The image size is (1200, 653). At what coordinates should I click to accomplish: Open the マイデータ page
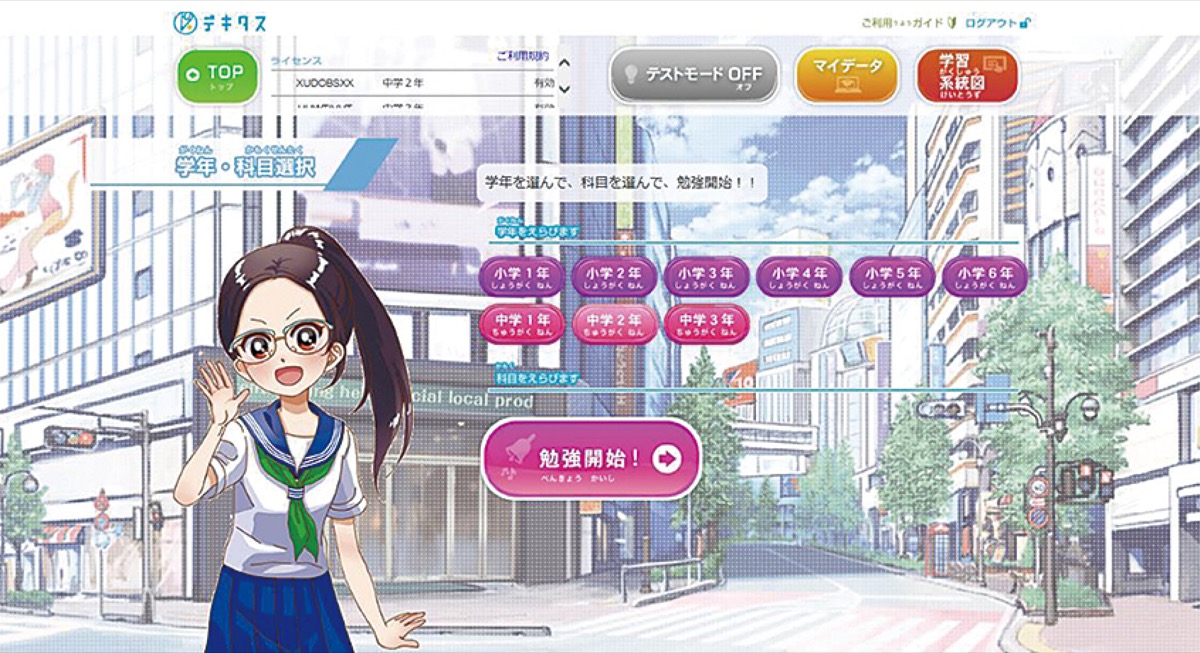[x=847, y=76]
